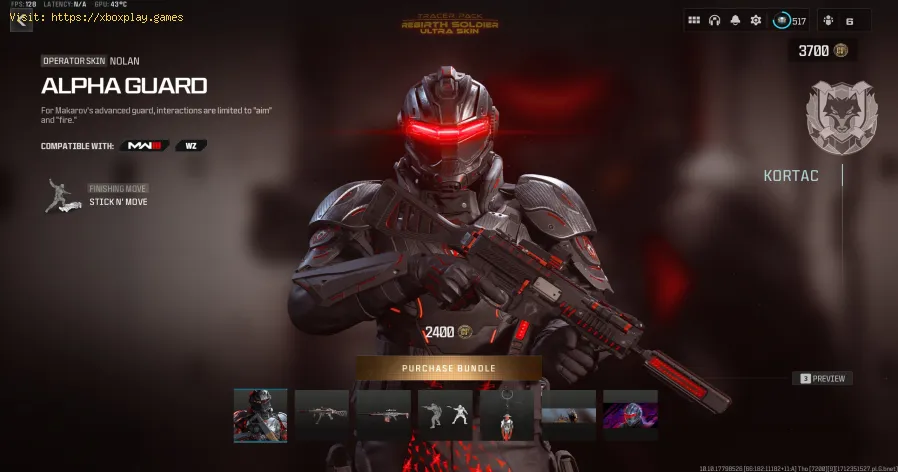
Task: Select the weapon charm thumbnail
Action: [x=507, y=415]
